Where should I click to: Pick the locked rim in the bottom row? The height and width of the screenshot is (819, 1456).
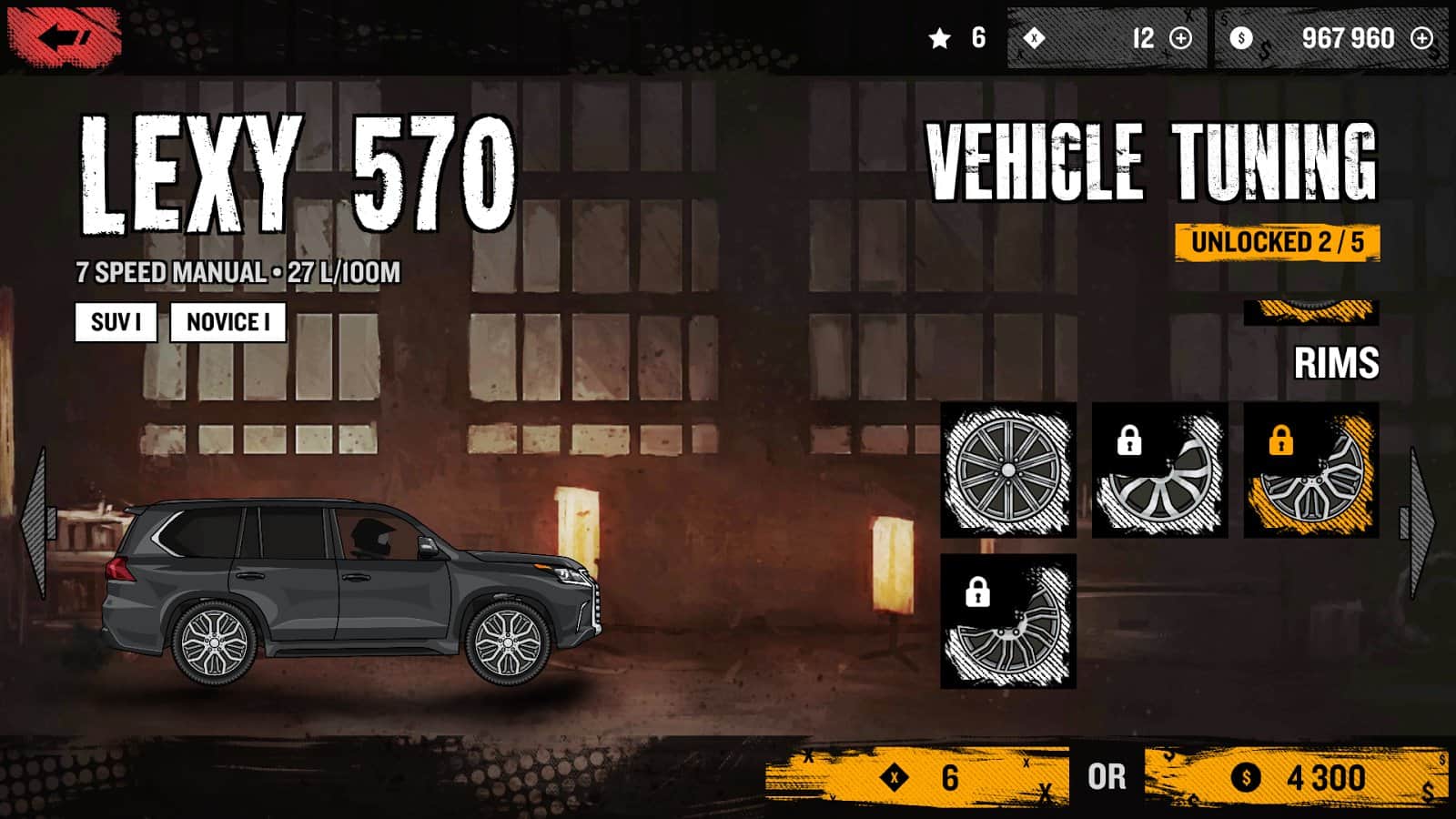click(1008, 622)
